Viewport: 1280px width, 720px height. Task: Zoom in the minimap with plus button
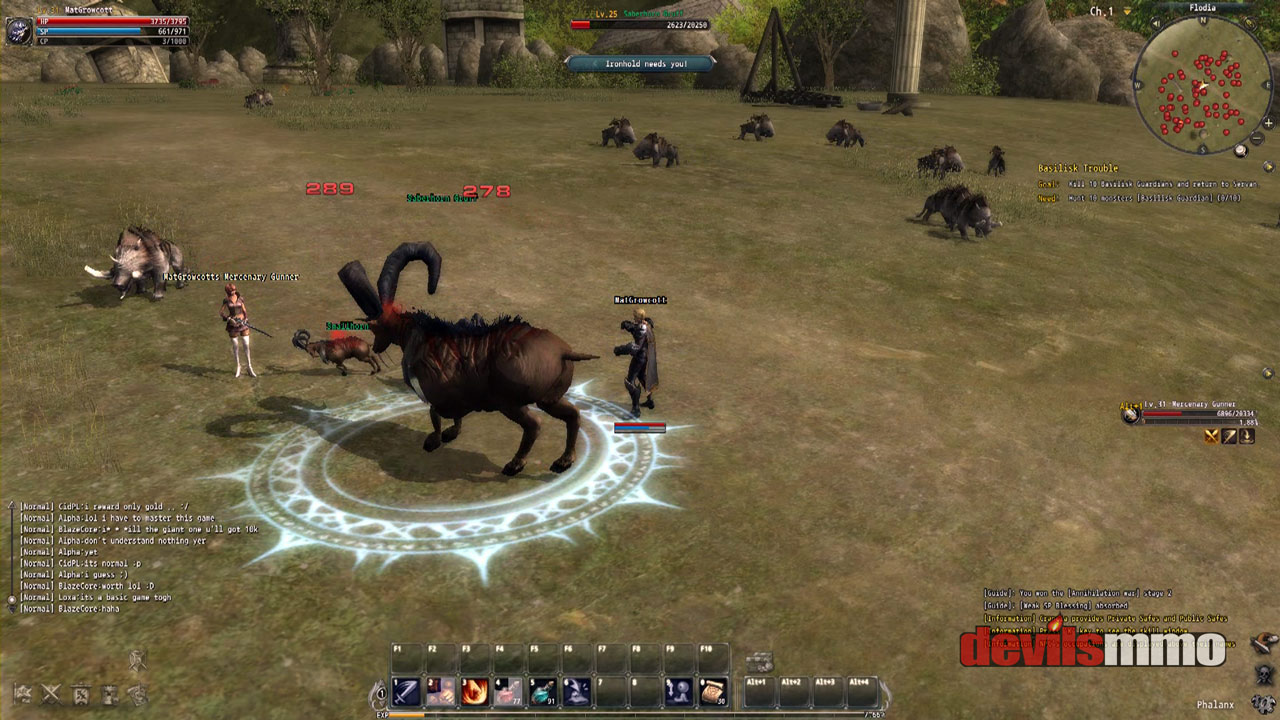[1268, 124]
